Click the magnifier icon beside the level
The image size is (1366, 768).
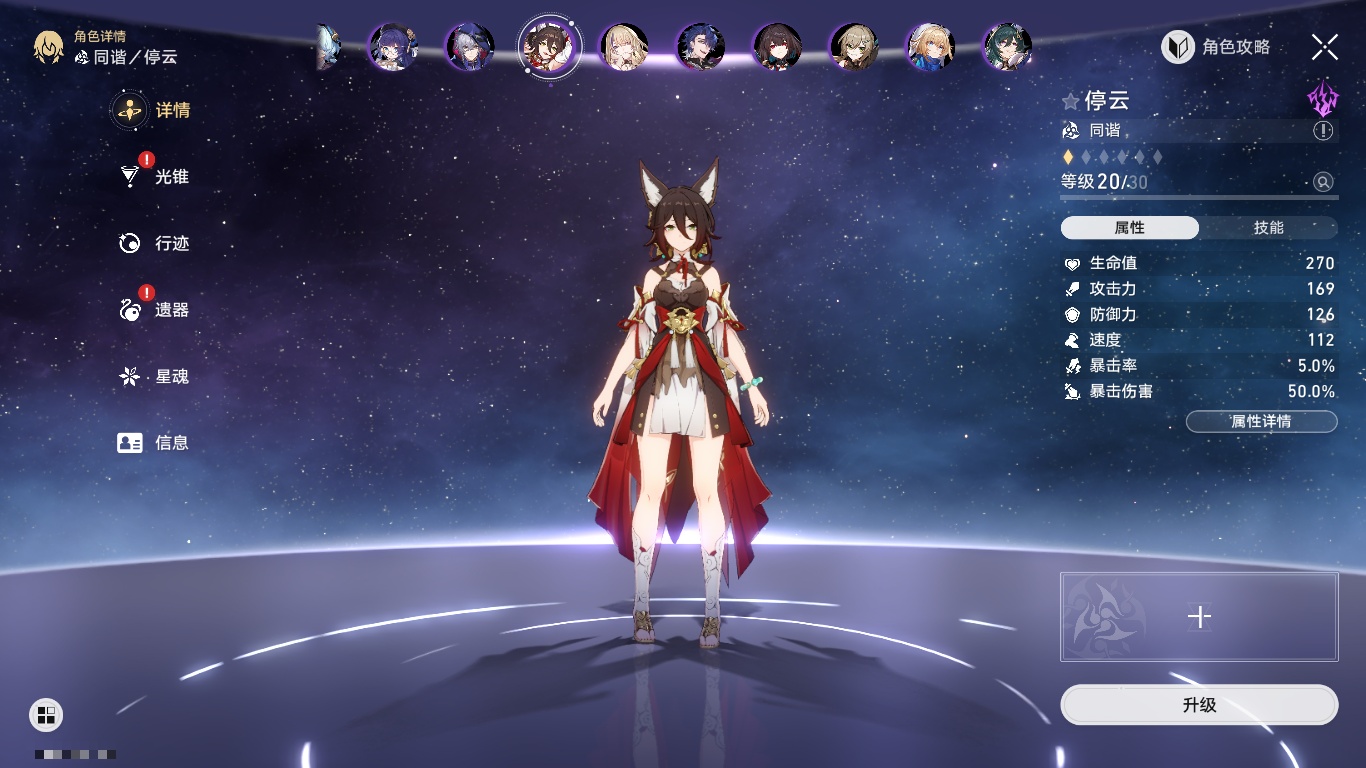pyautogui.click(x=1323, y=182)
